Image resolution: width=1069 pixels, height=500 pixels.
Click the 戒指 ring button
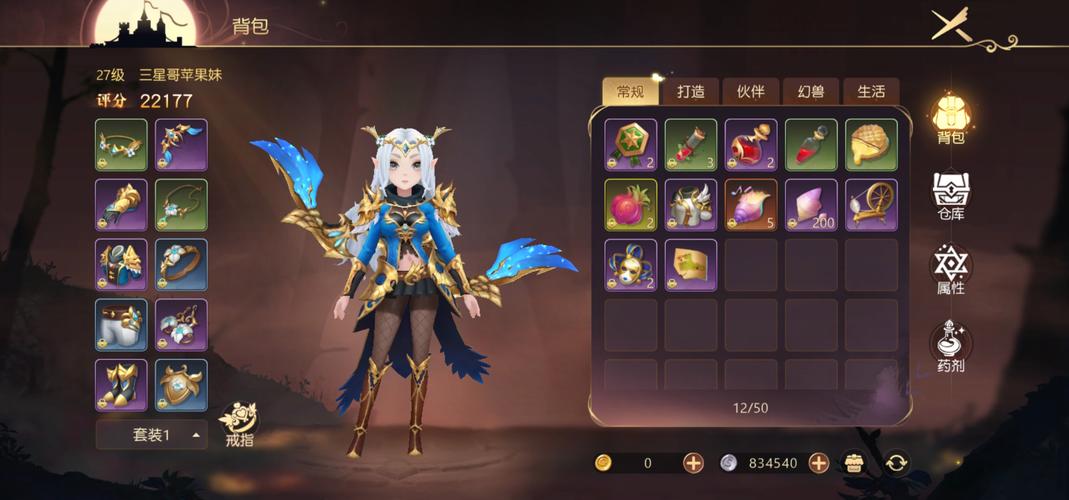(240, 424)
